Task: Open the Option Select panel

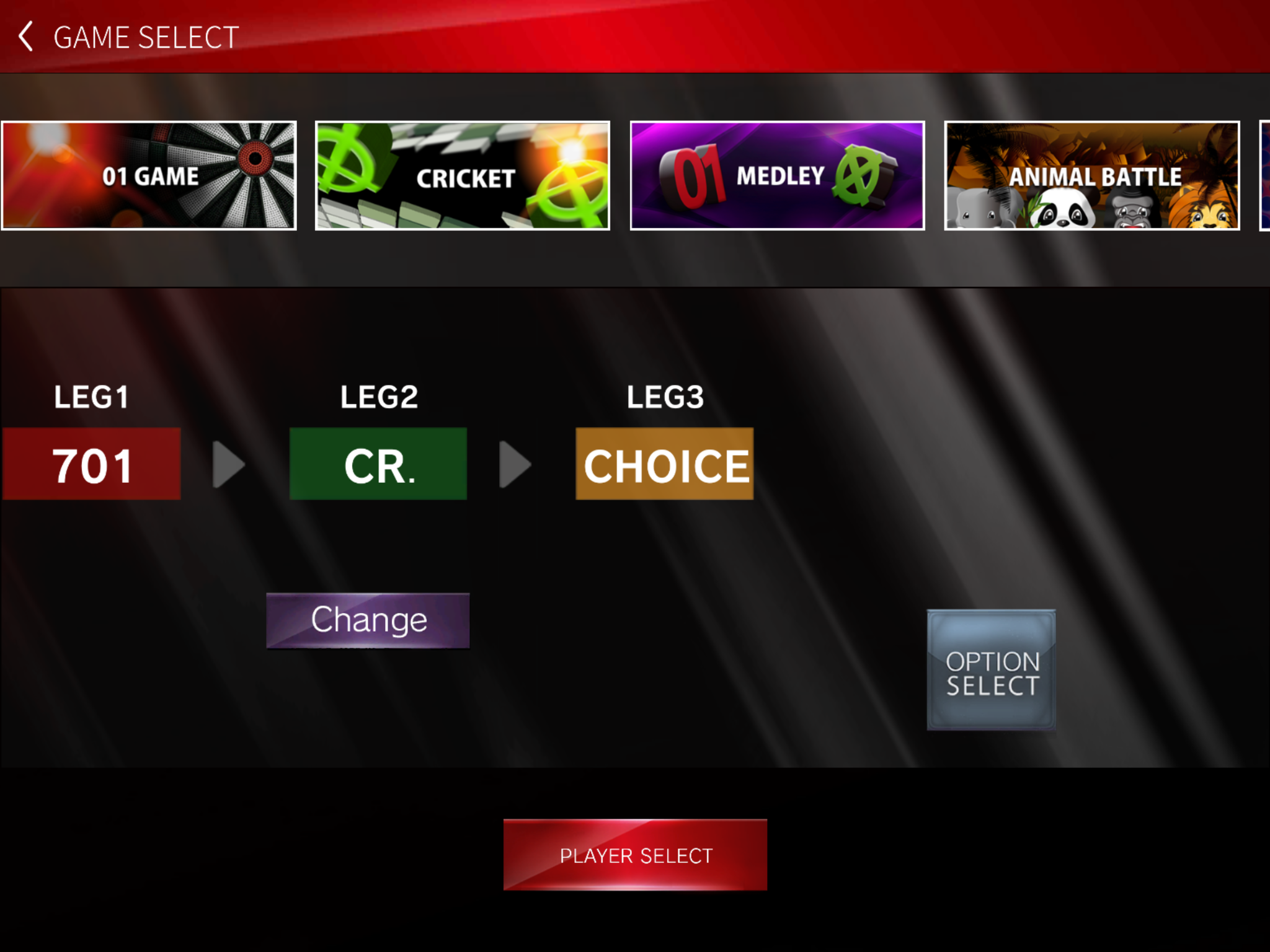Action: click(991, 670)
